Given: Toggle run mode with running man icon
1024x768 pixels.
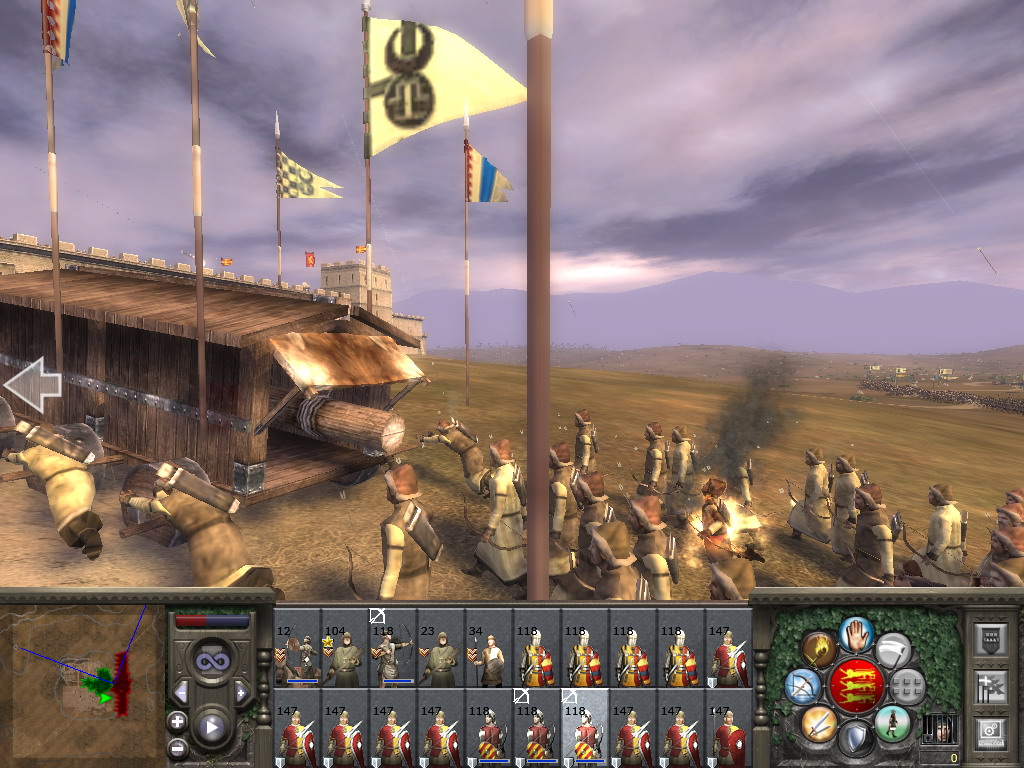Looking at the screenshot, I should tap(891, 722).
